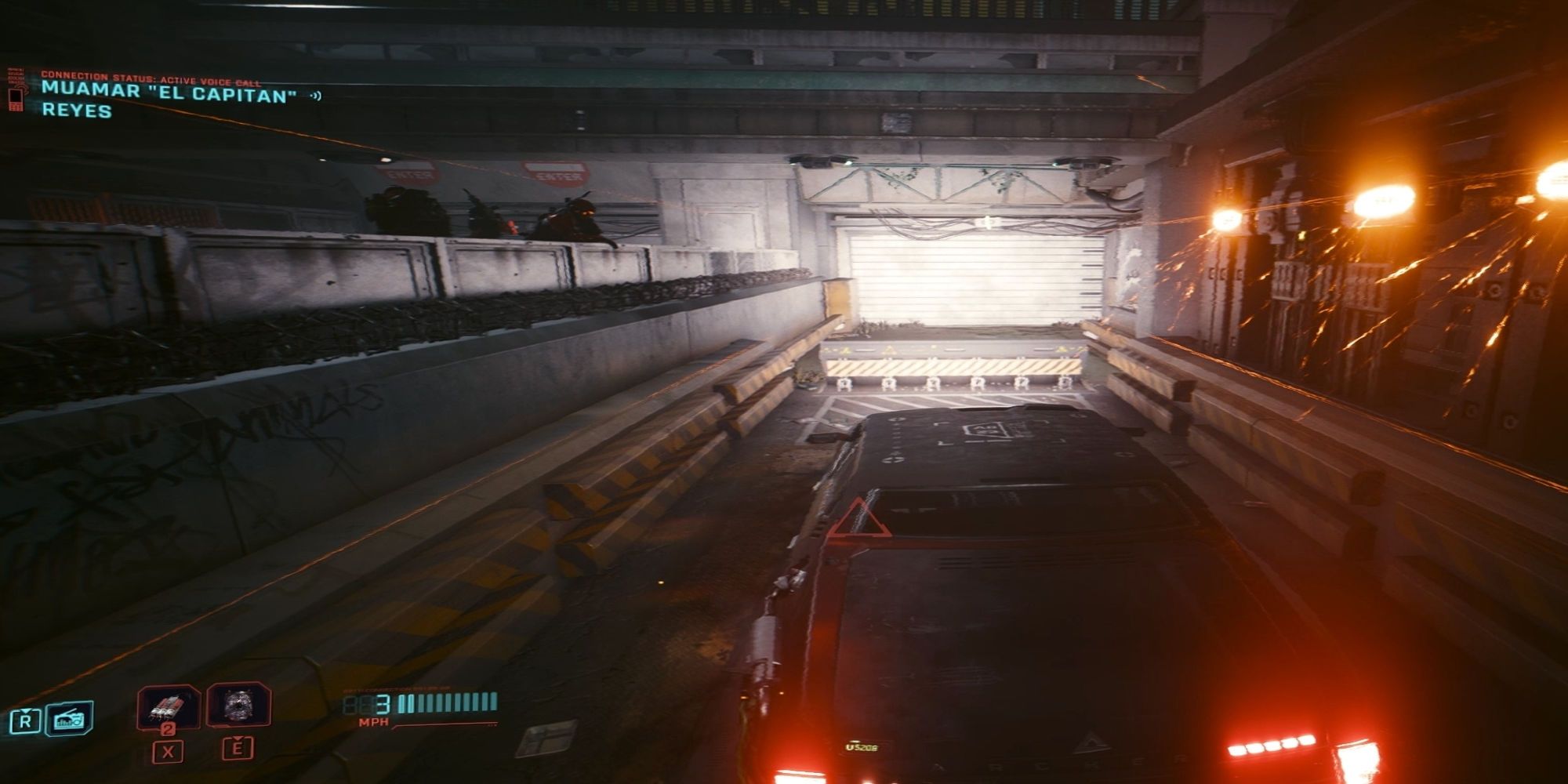Click the consumable item slot icon

(x=239, y=705)
